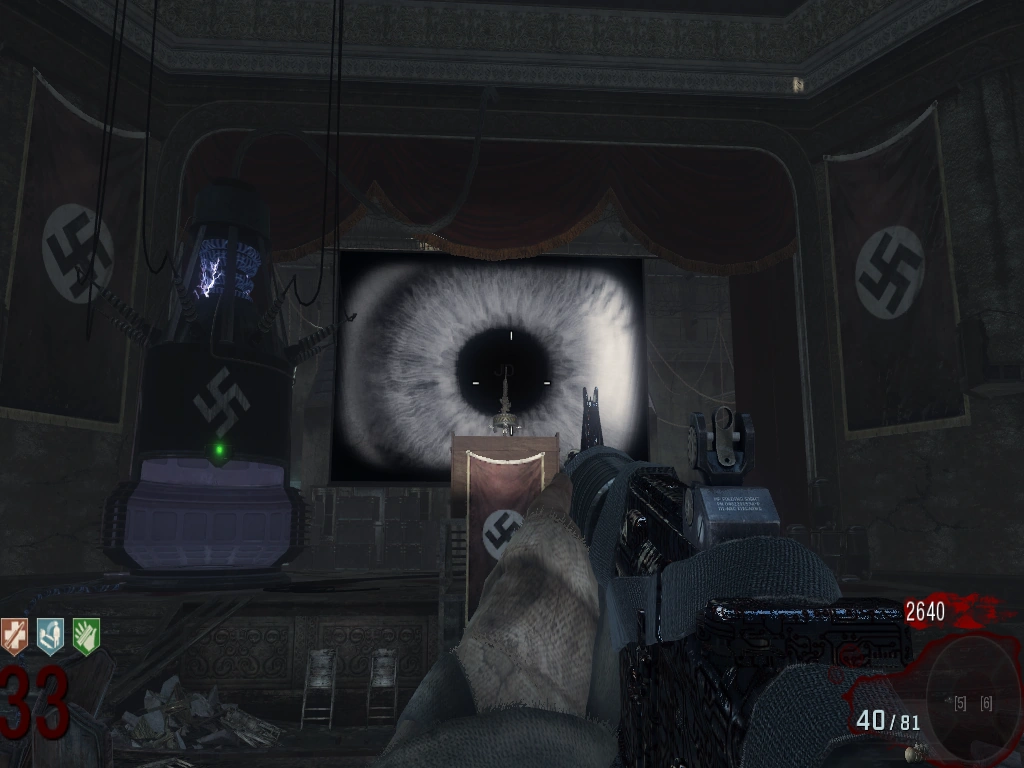Viewport: 1024px width, 768px height.
Task: Click the grenade icon below the ammo
Action: tap(913, 752)
